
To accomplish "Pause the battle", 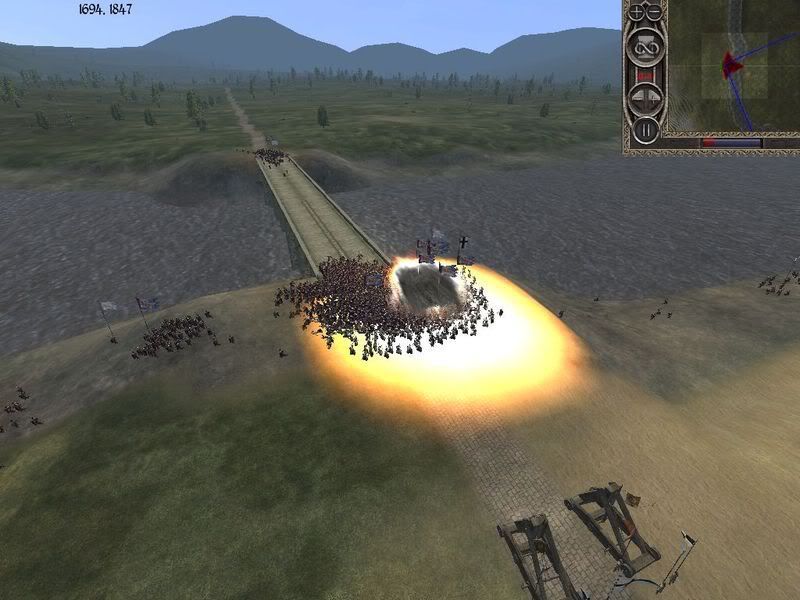I will point(645,129).
